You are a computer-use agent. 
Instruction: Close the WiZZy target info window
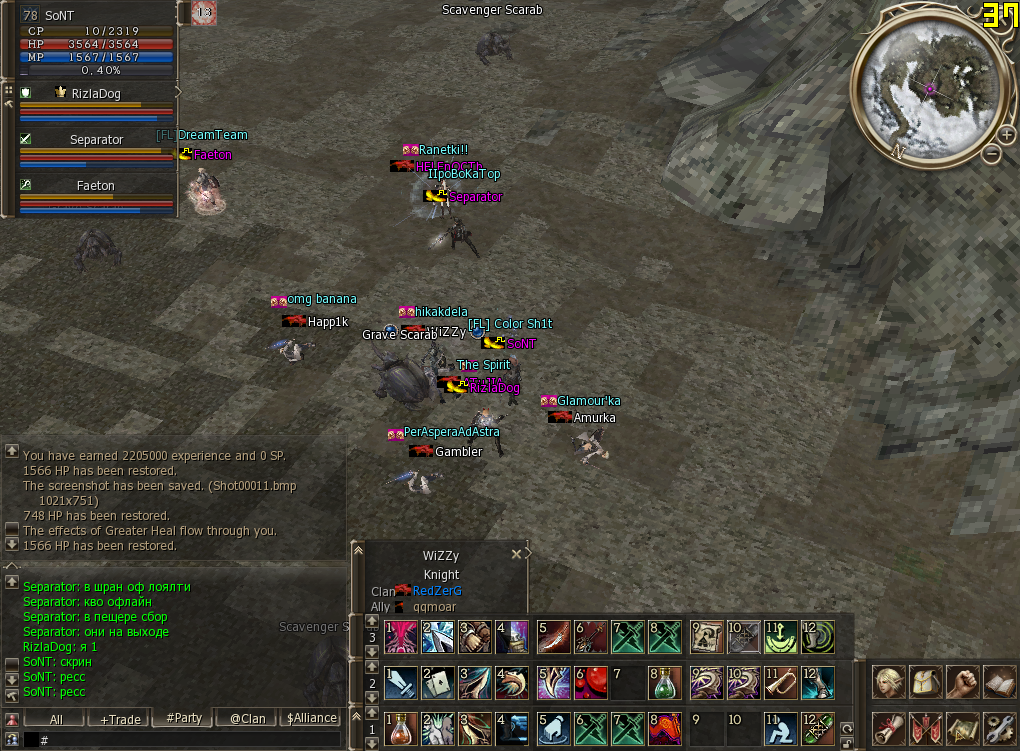[x=517, y=553]
